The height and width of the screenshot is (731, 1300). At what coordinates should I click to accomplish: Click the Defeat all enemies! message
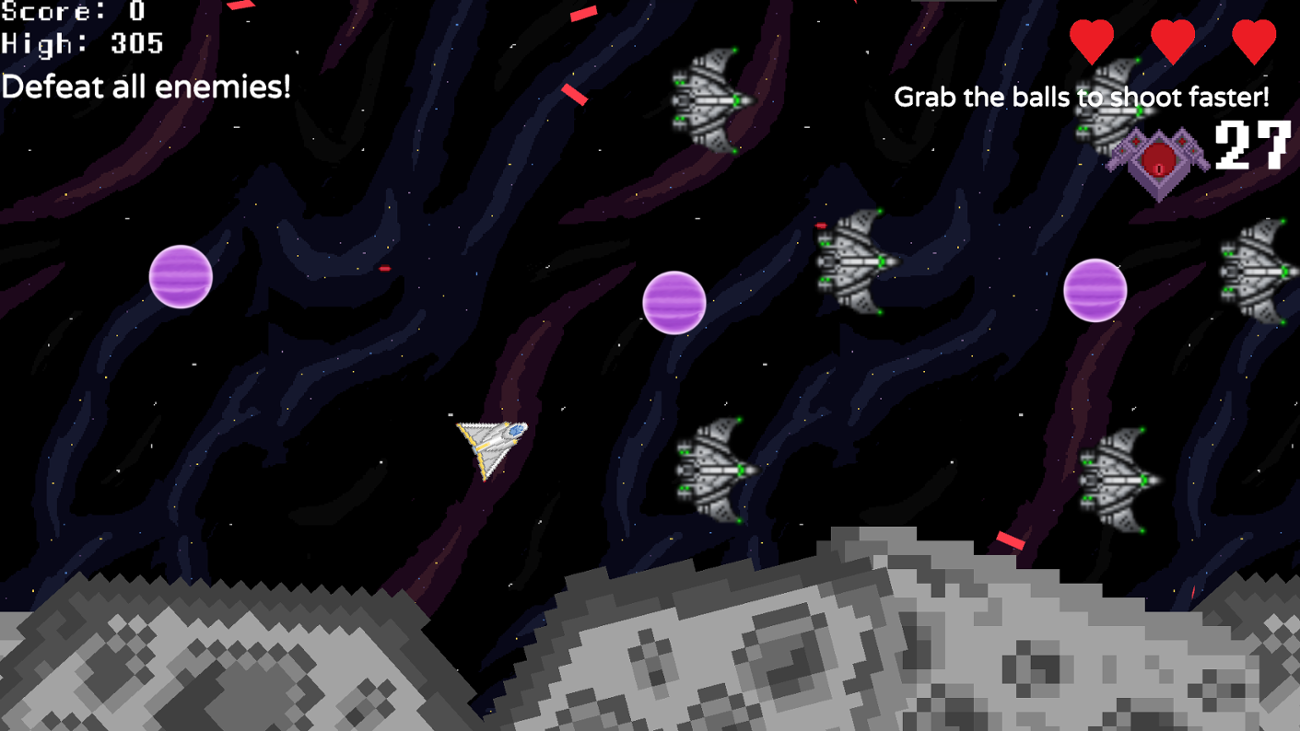(x=146, y=88)
